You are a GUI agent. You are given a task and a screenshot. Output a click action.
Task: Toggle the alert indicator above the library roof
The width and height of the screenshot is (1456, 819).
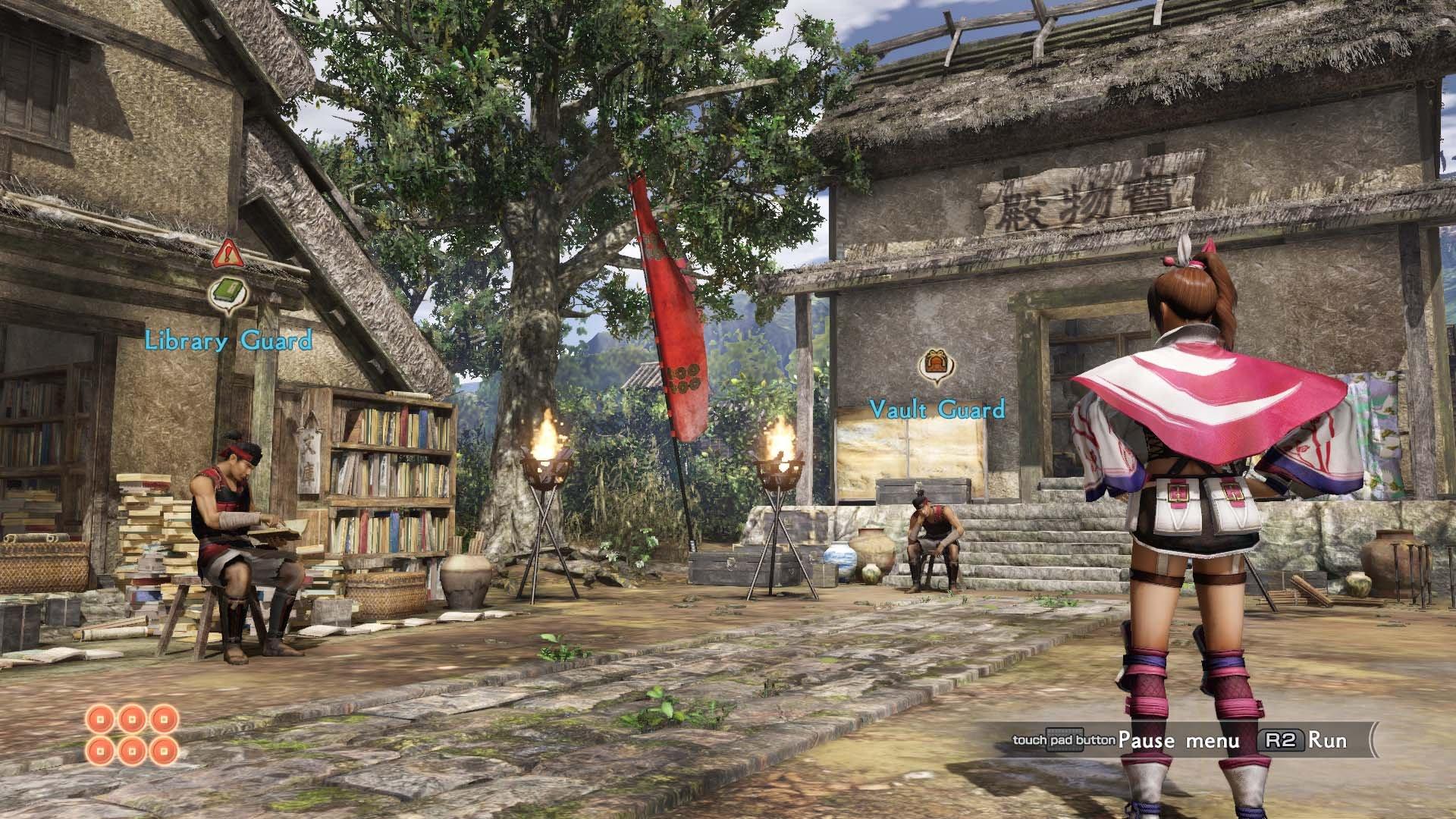coord(227,254)
